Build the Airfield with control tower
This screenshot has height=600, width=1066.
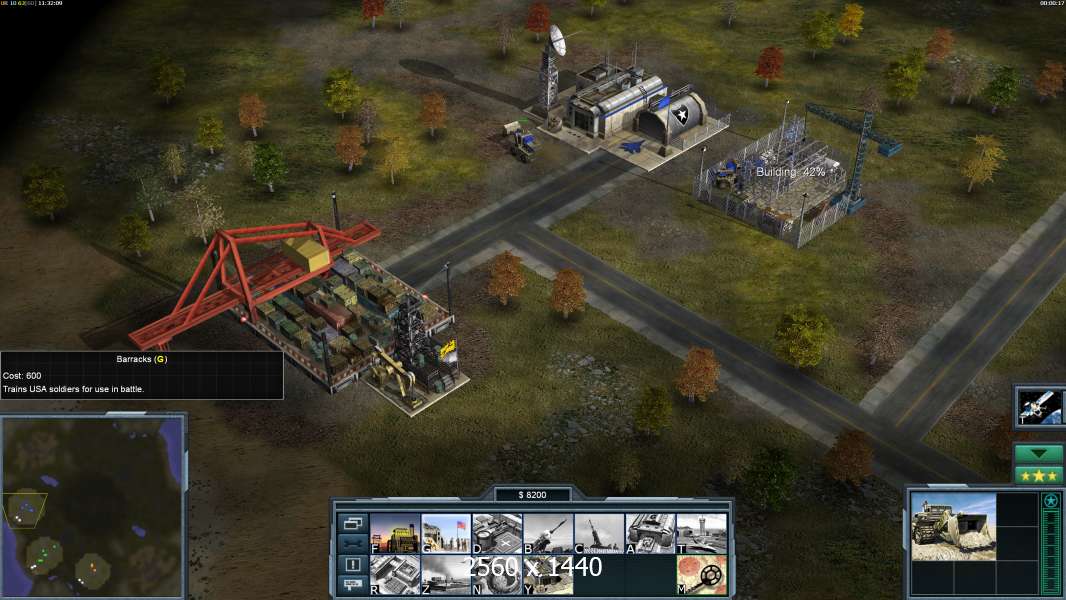[x=701, y=533]
